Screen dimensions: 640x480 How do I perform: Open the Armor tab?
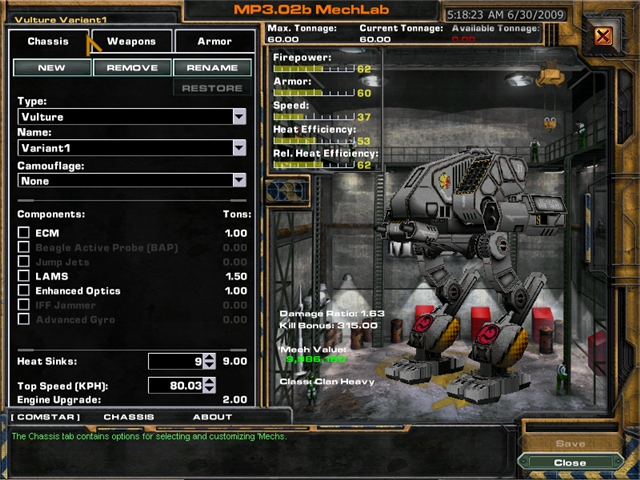point(213,42)
